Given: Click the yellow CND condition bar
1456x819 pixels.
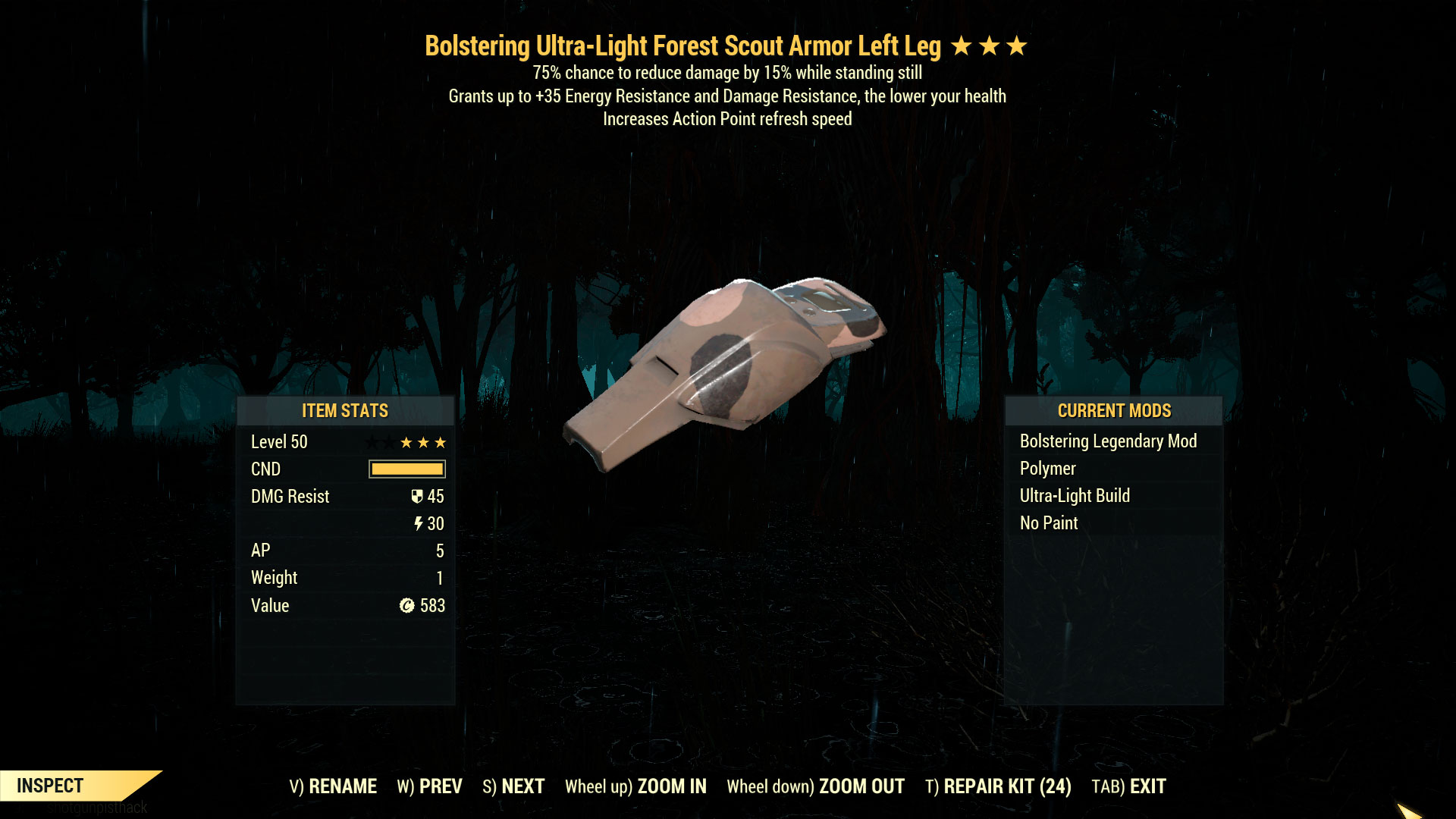Looking at the screenshot, I should (x=406, y=469).
